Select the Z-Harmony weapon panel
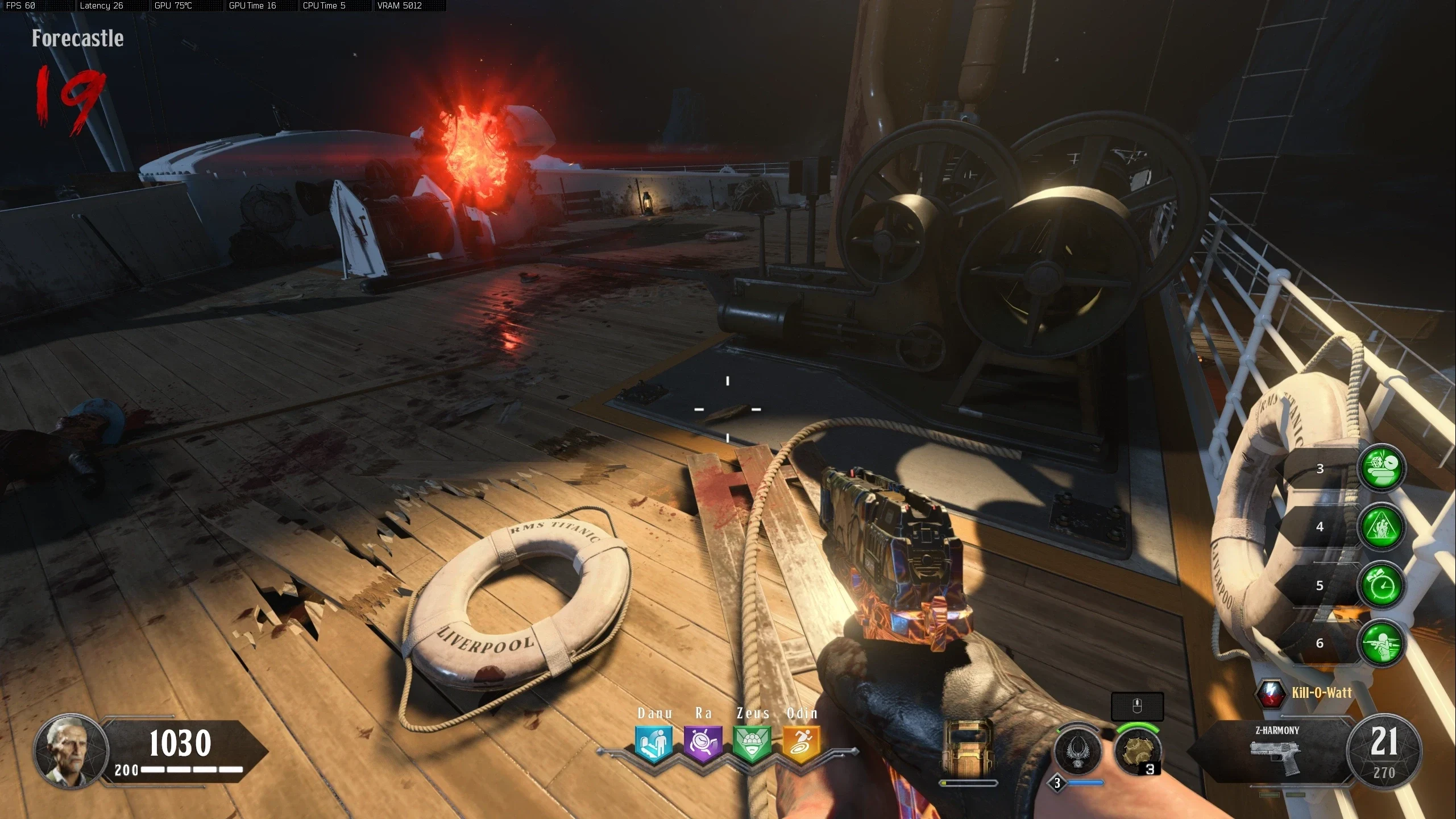The image size is (1456, 819). click(x=1276, y=751)
